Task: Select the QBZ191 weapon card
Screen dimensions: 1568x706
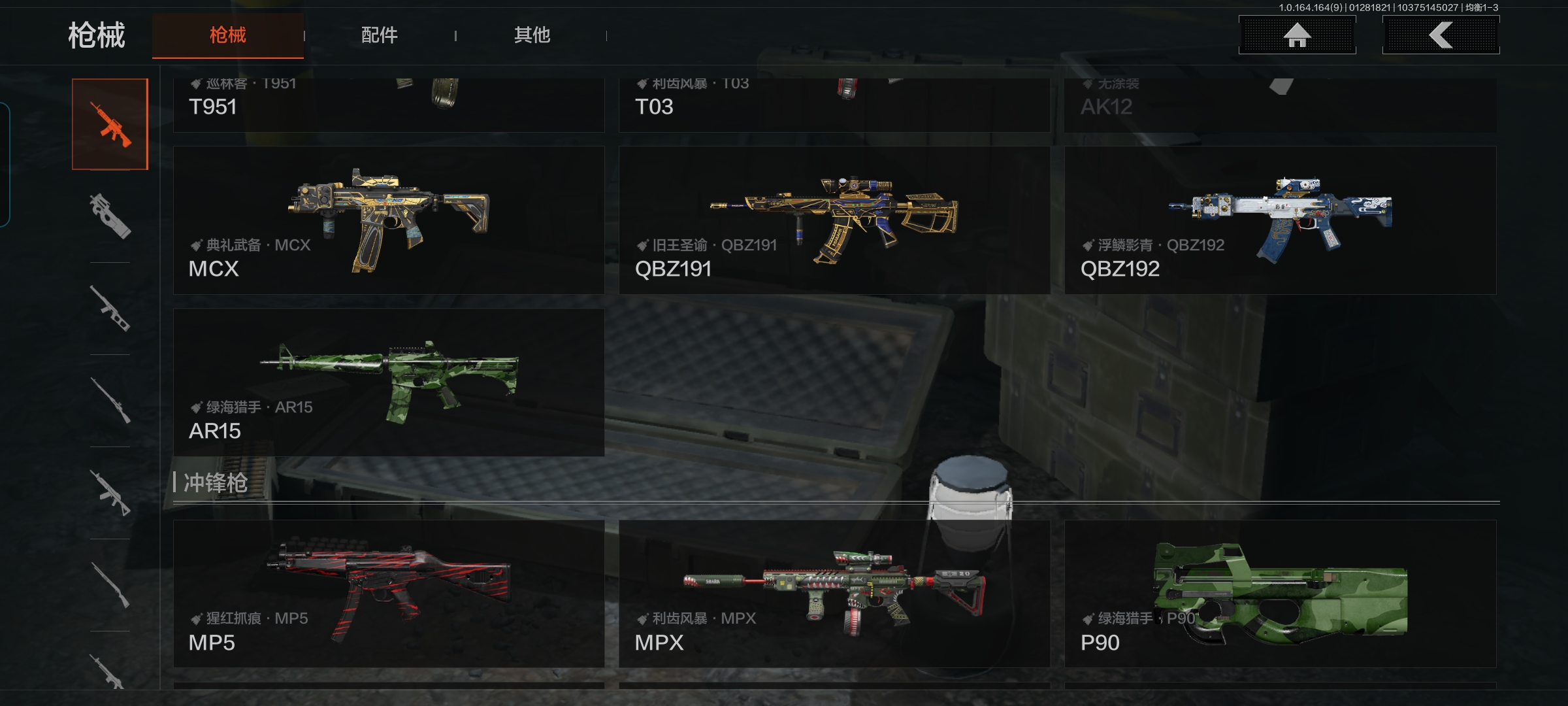Action: click(x=834, y=220)
